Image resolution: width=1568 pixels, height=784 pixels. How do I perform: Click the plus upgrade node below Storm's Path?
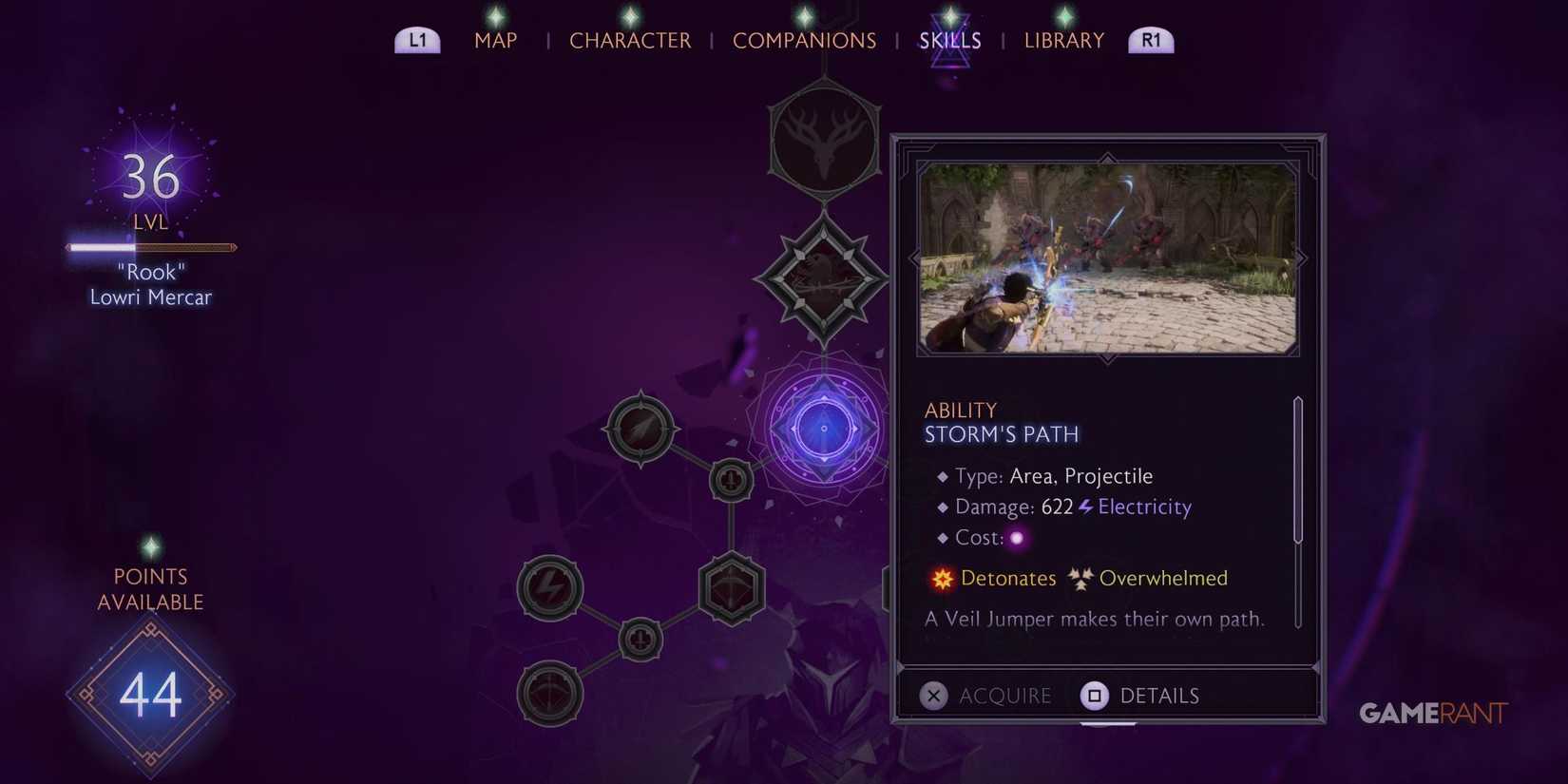click(729, 480)
